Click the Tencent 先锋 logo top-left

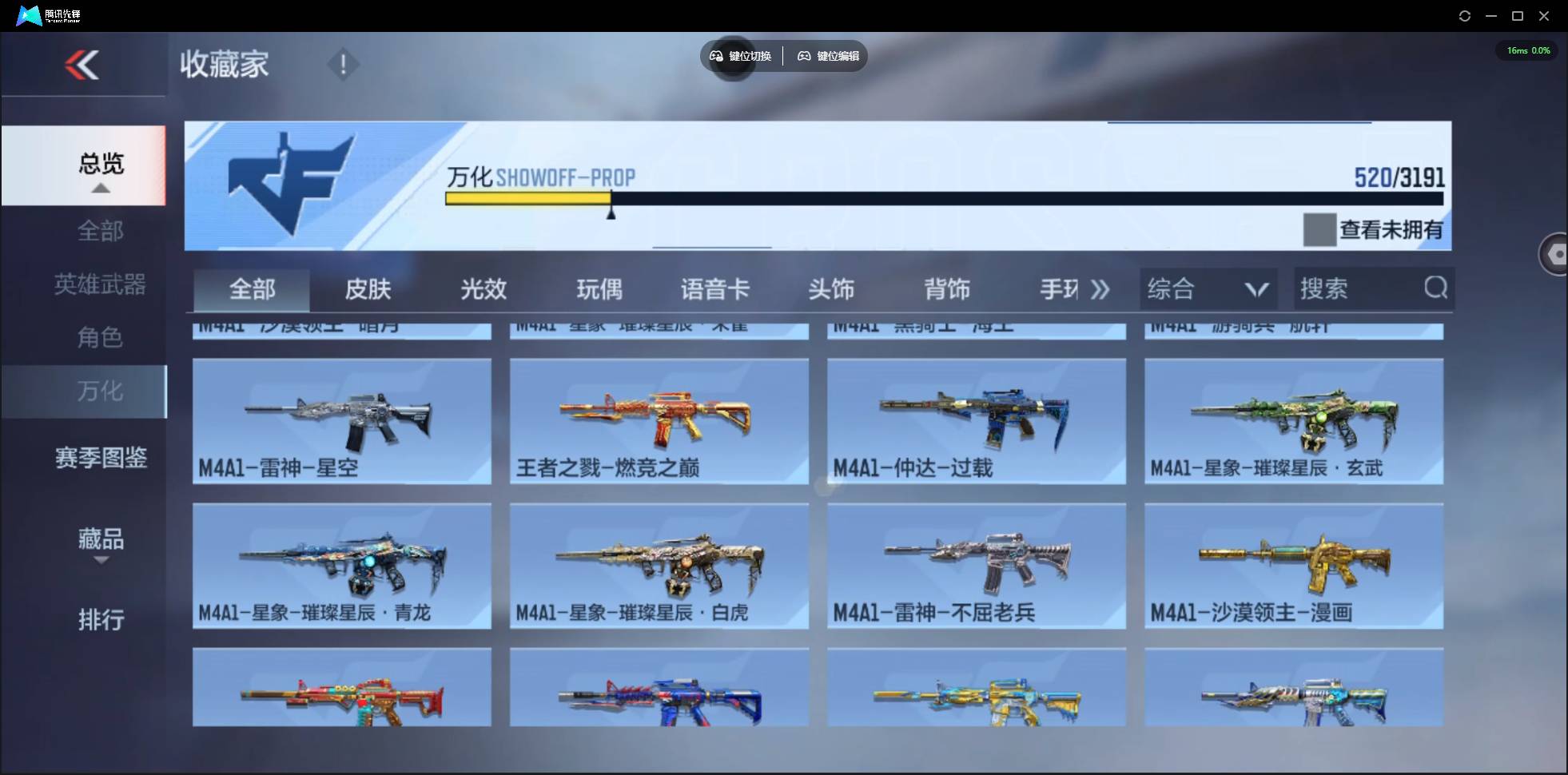click(28, 15)
